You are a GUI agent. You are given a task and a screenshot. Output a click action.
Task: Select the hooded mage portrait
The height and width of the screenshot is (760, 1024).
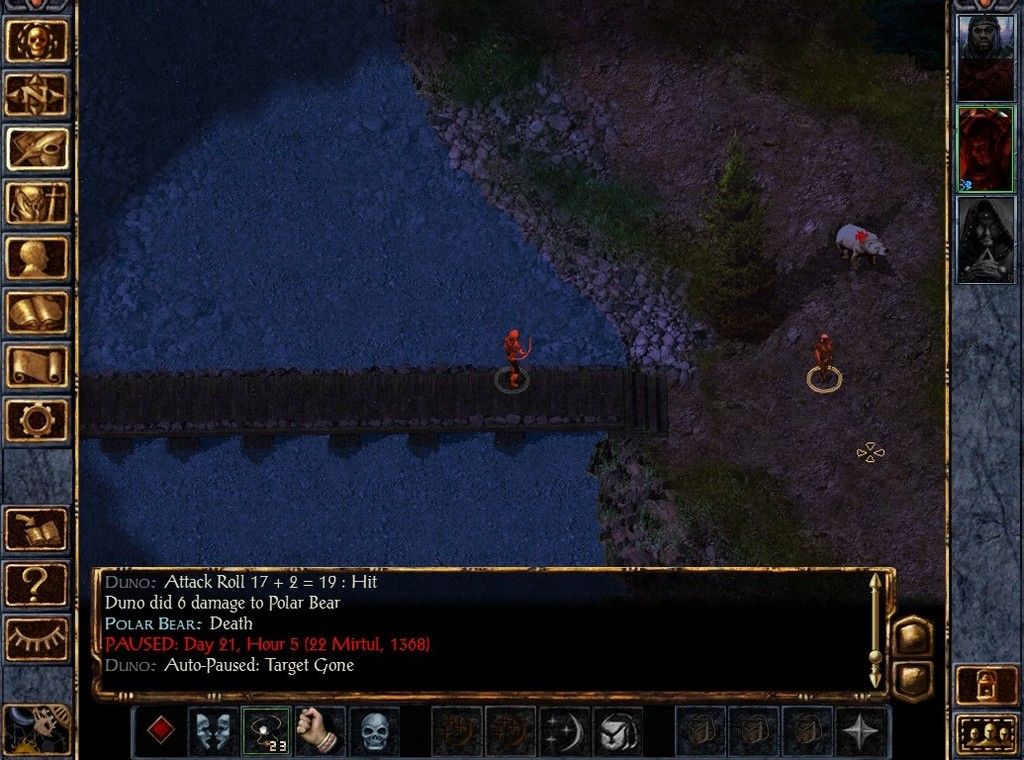tap(985, 239)
